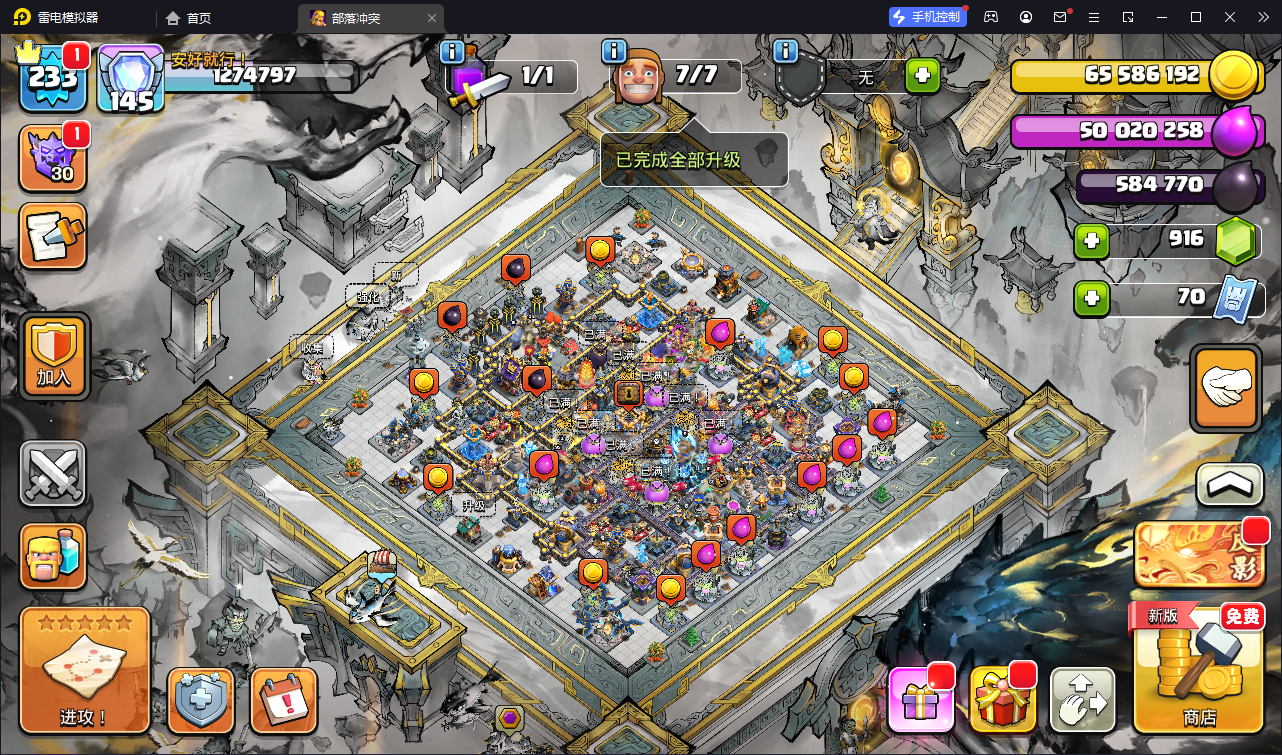Click the green plus next to shield 无

tap(922, 76)
